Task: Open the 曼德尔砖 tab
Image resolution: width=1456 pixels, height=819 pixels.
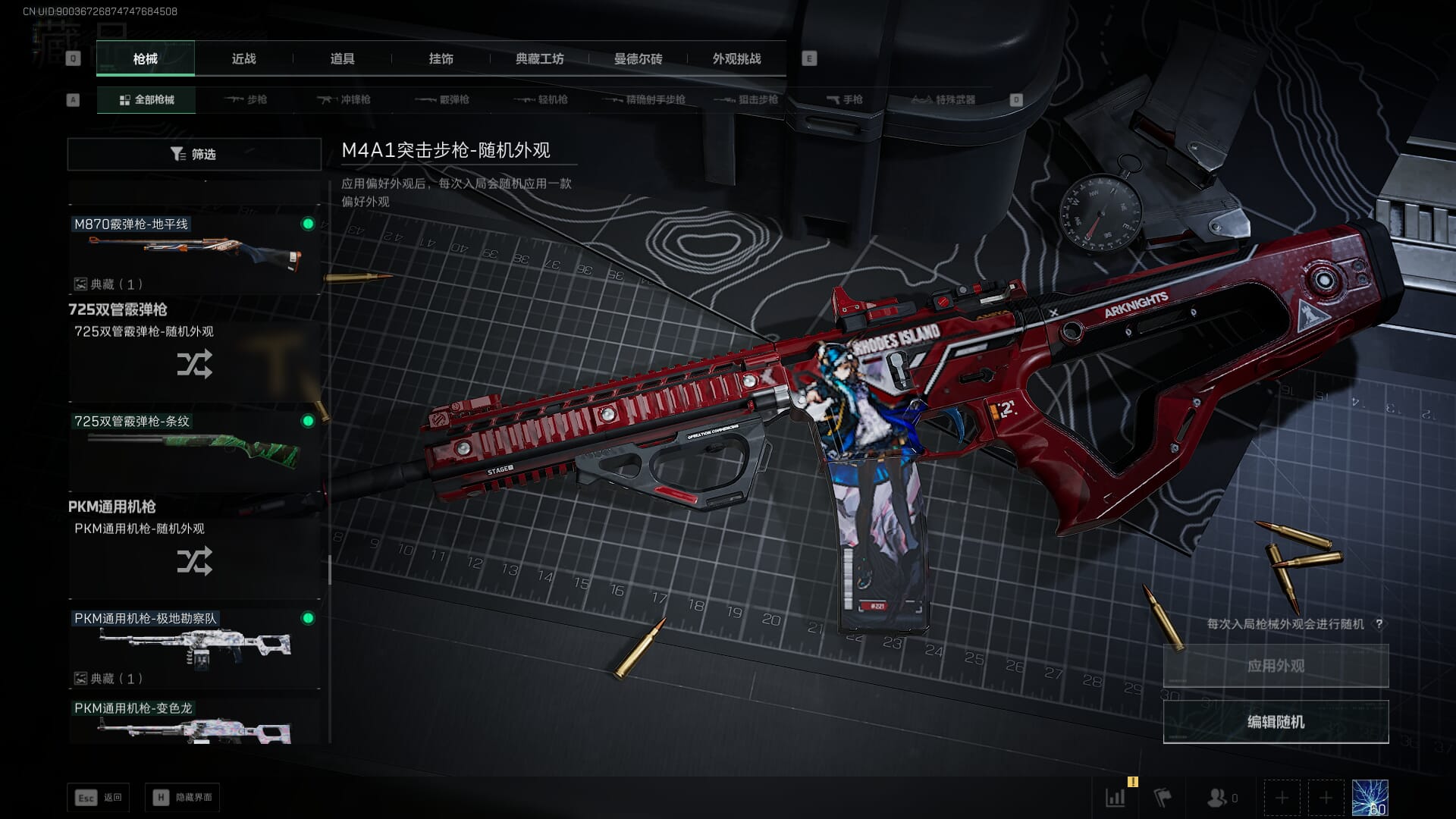Action: [638, 58]
